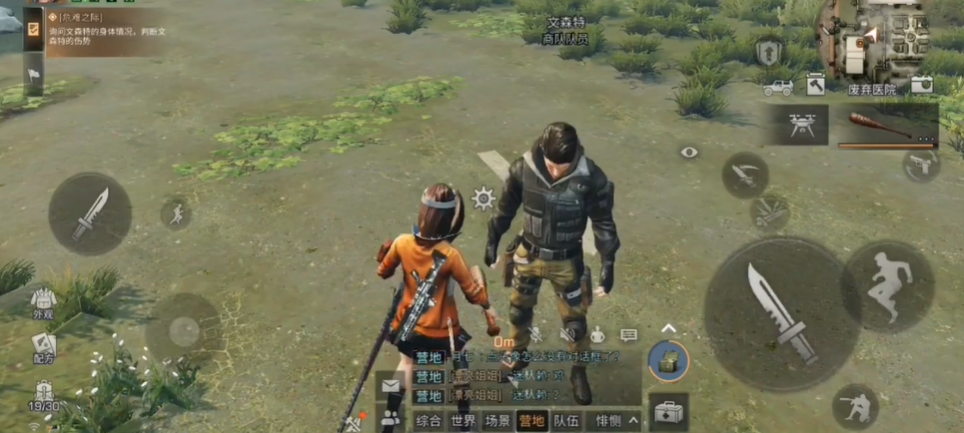
Task: Open the camera photo mode icon
Action: point(921,85)
